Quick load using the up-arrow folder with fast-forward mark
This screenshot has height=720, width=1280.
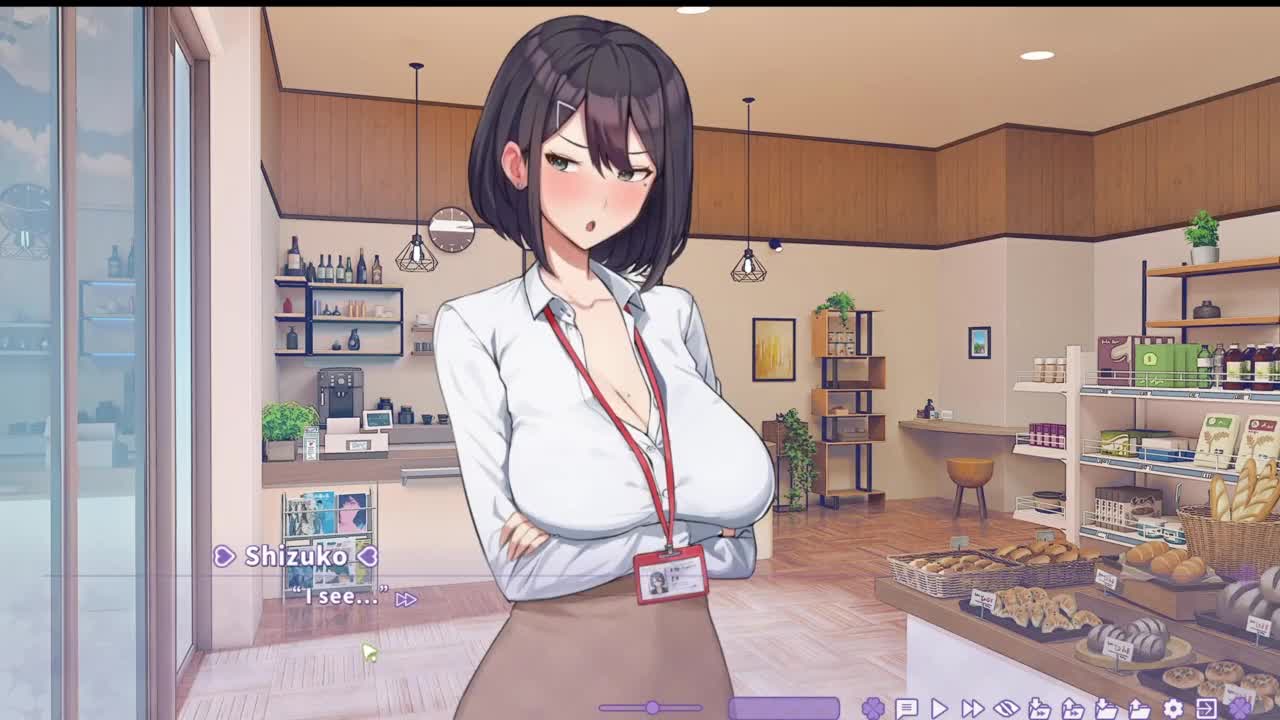[x=1073, y=708]
